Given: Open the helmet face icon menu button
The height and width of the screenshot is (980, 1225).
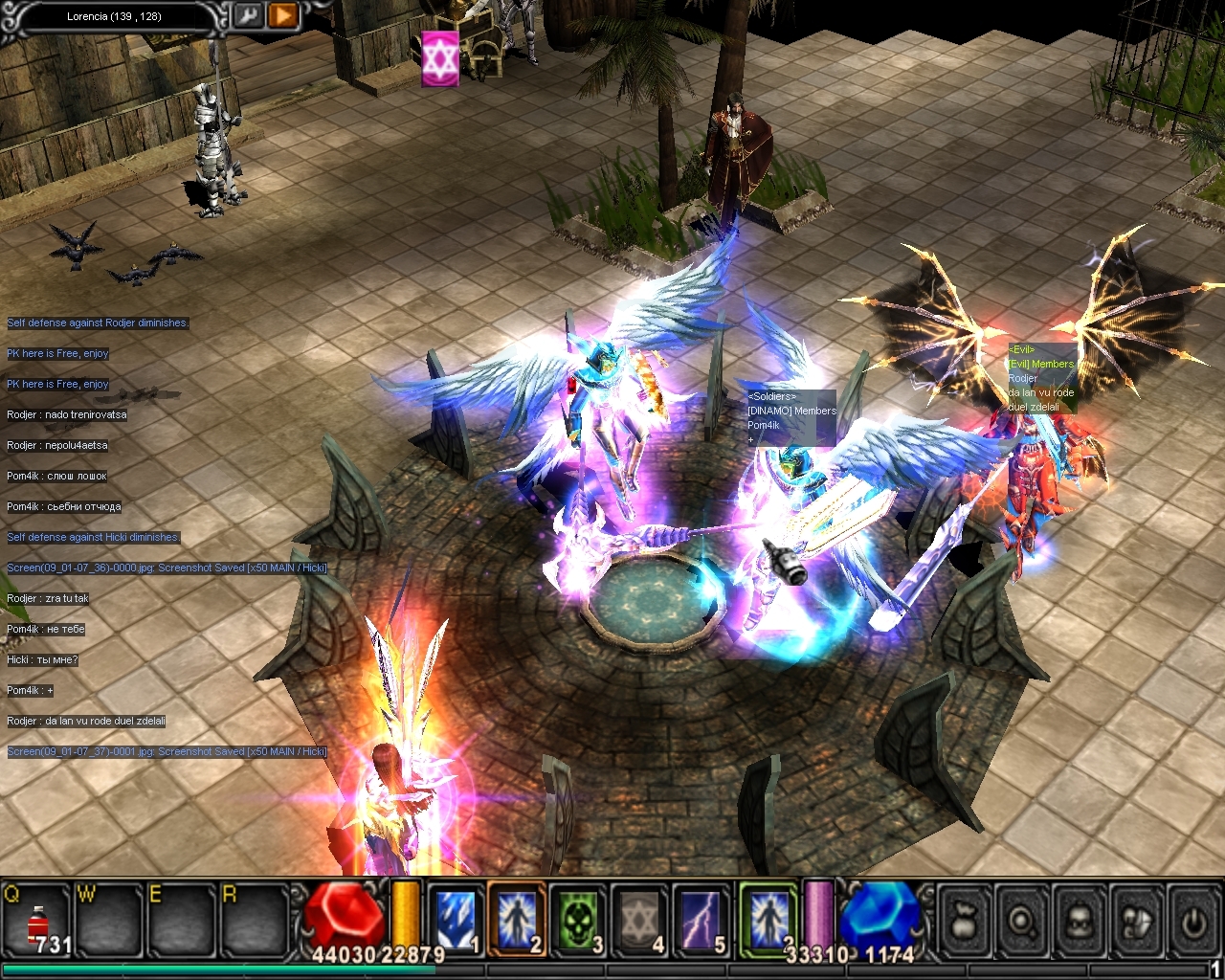Looking at the screenshot, I should [1080, 922].
